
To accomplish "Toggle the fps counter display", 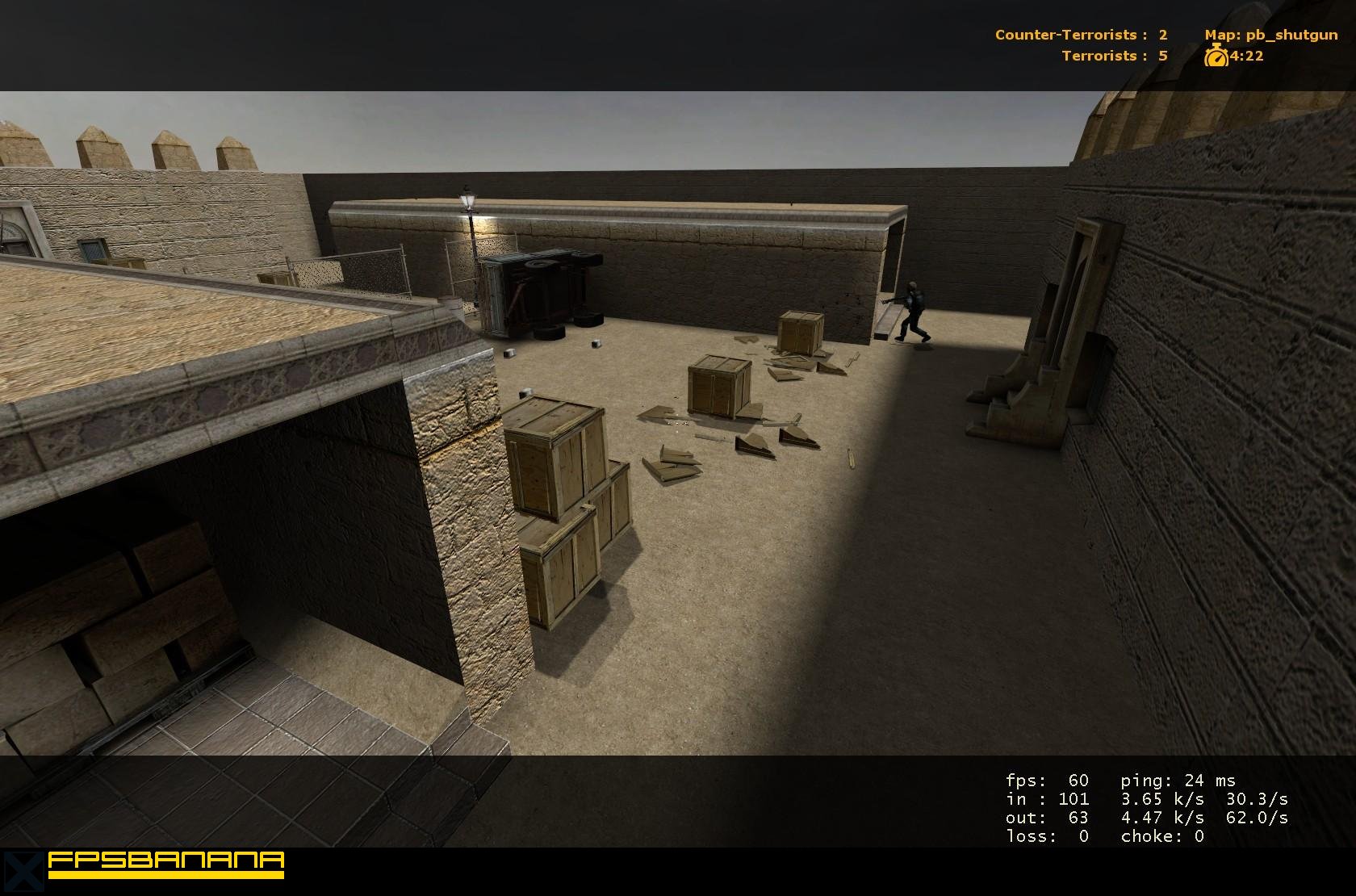I will click(x=1045, y=780).
